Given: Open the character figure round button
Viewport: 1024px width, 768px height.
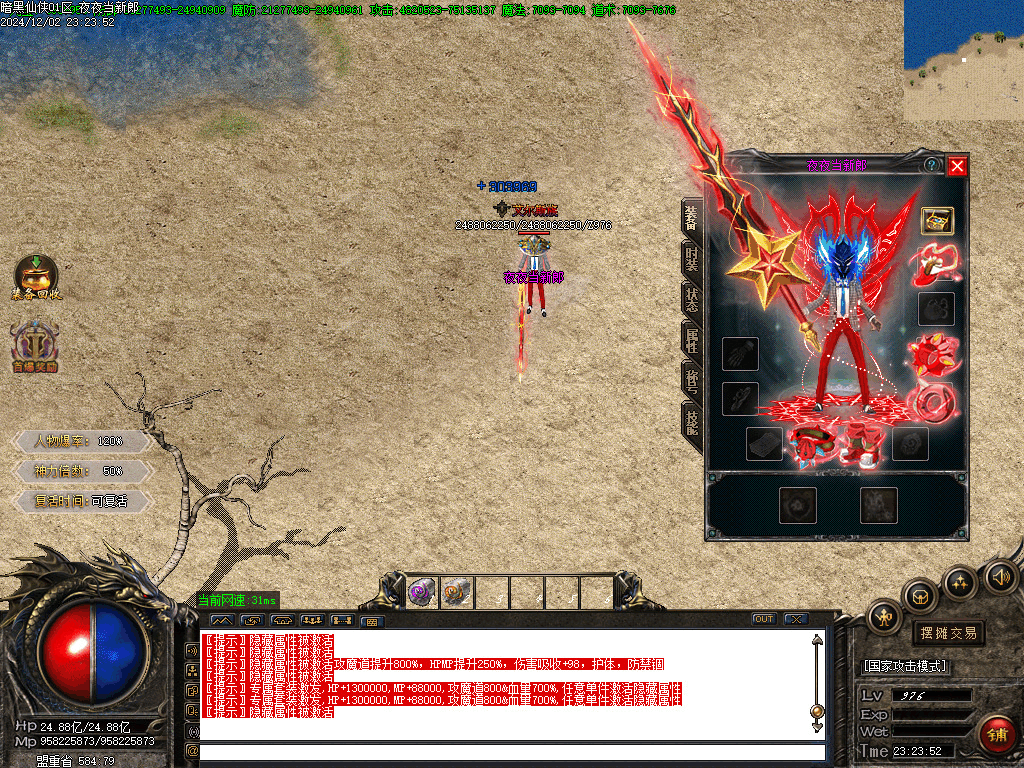Looking at the screenshot, I should click(x=885, y=616).
